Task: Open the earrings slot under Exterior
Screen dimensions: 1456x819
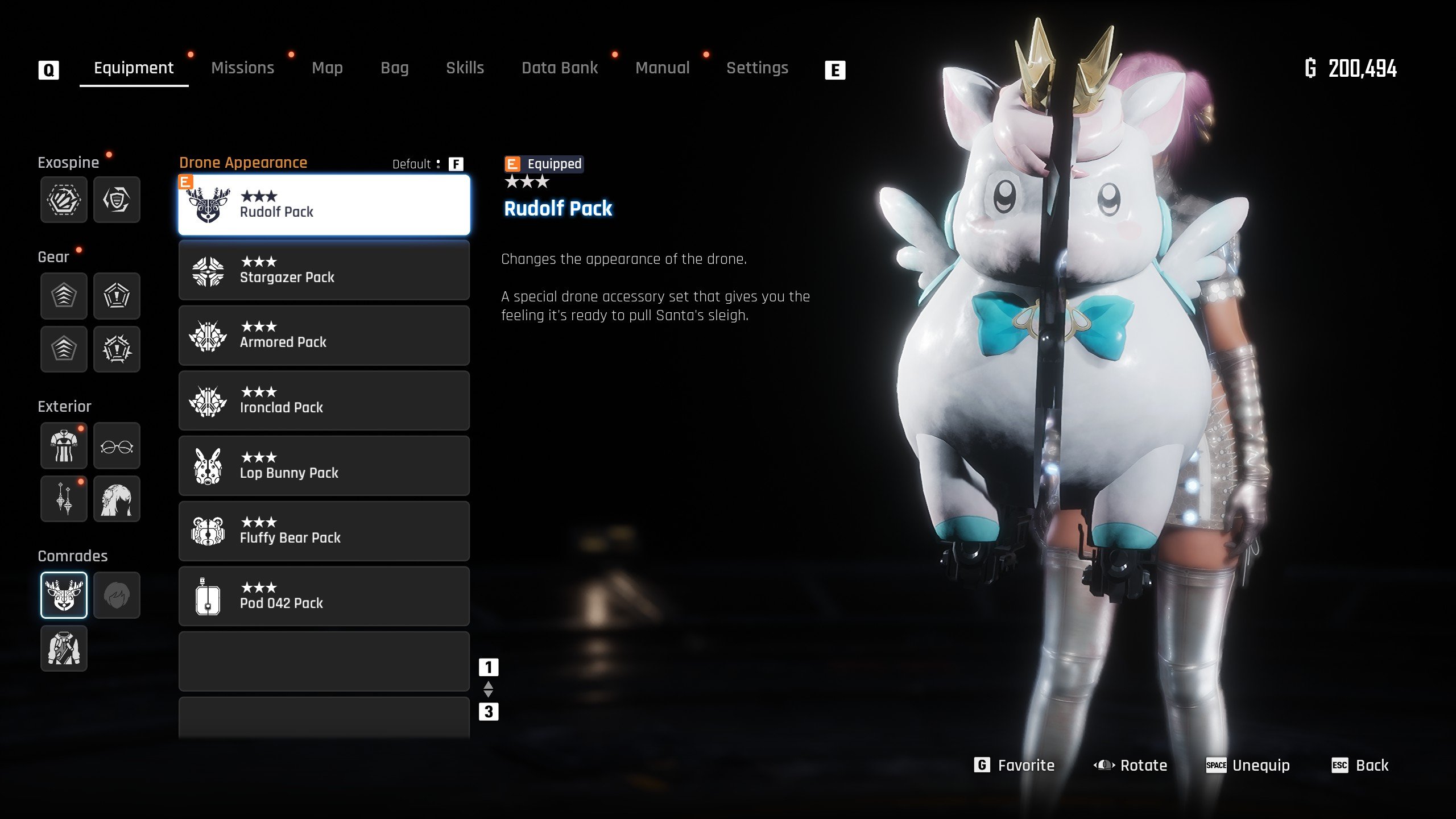Action: click(x=64, y=499)
